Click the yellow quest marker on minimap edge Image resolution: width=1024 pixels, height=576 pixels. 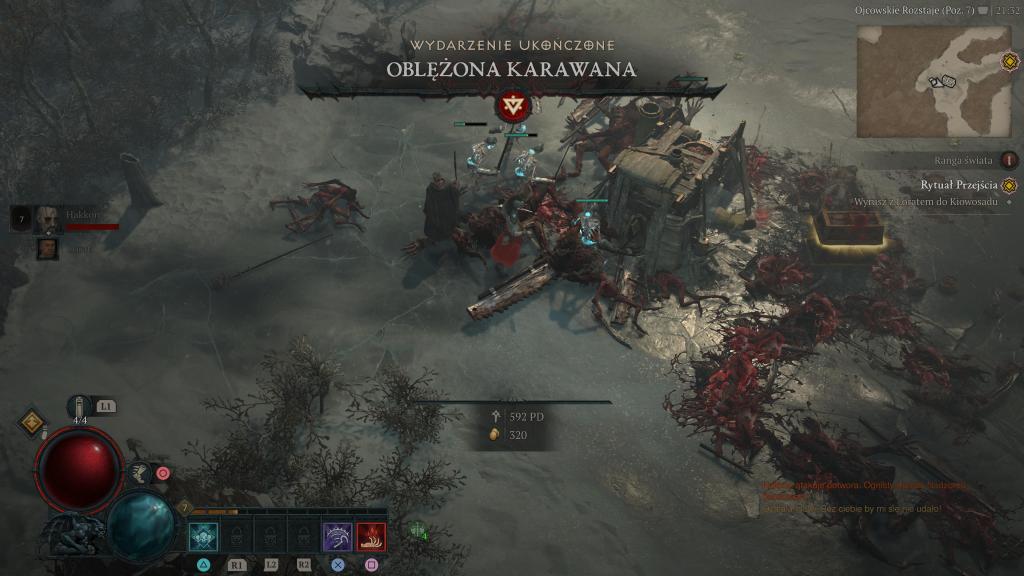click(1010, 62)
